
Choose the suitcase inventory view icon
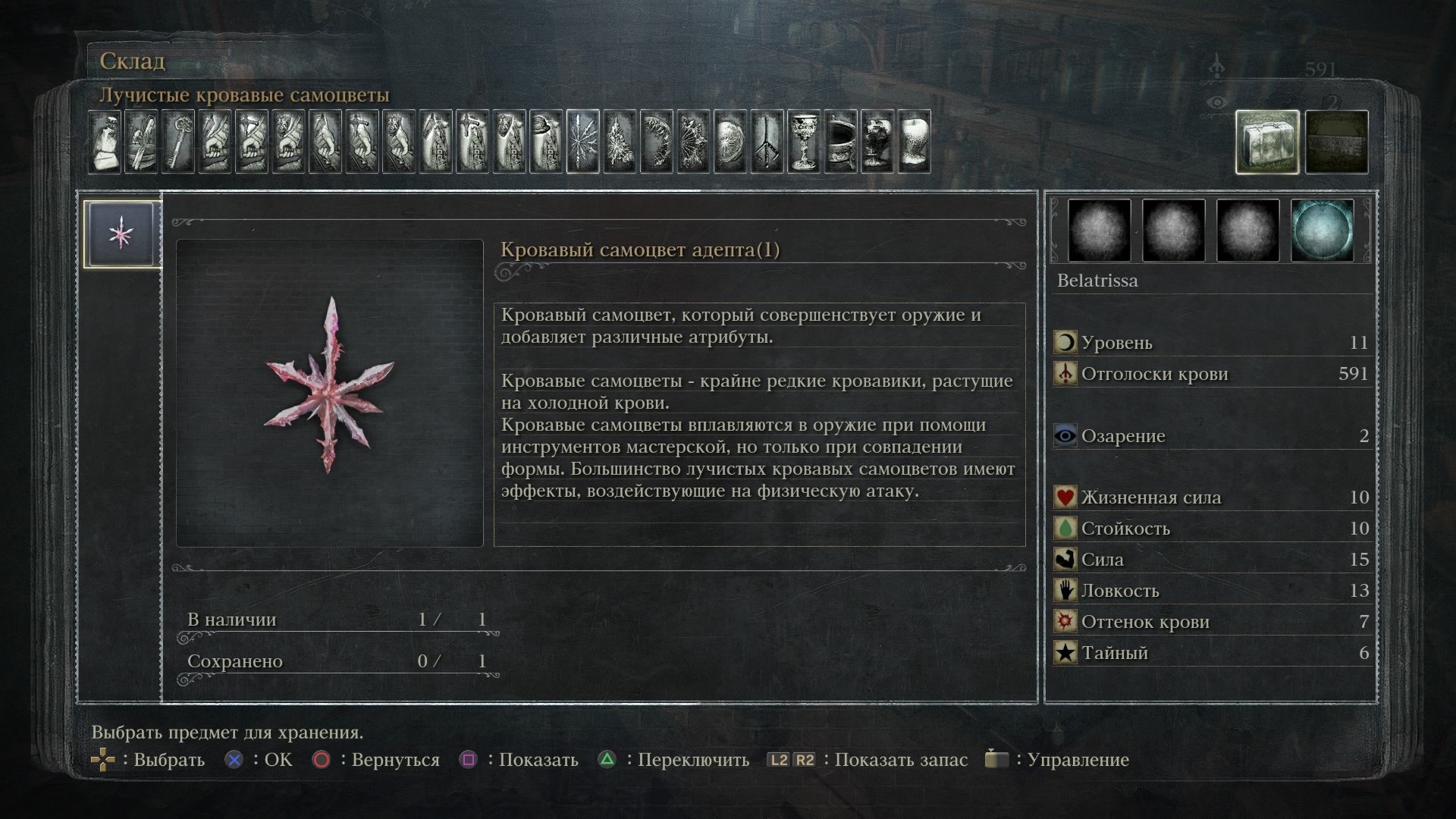pyautogui.click(x=1267, y=142)
